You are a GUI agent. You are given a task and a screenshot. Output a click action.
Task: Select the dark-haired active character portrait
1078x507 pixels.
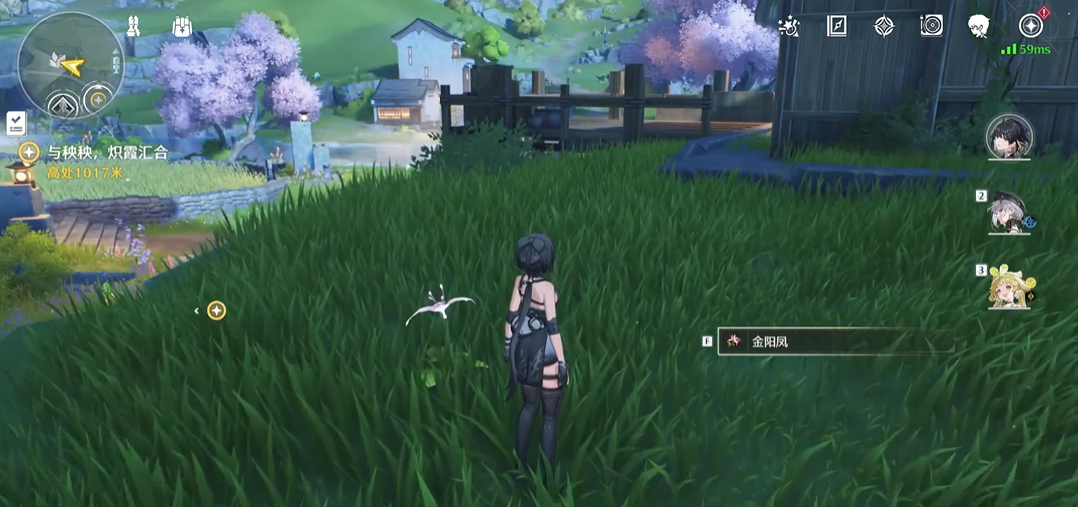(1008, 137)
